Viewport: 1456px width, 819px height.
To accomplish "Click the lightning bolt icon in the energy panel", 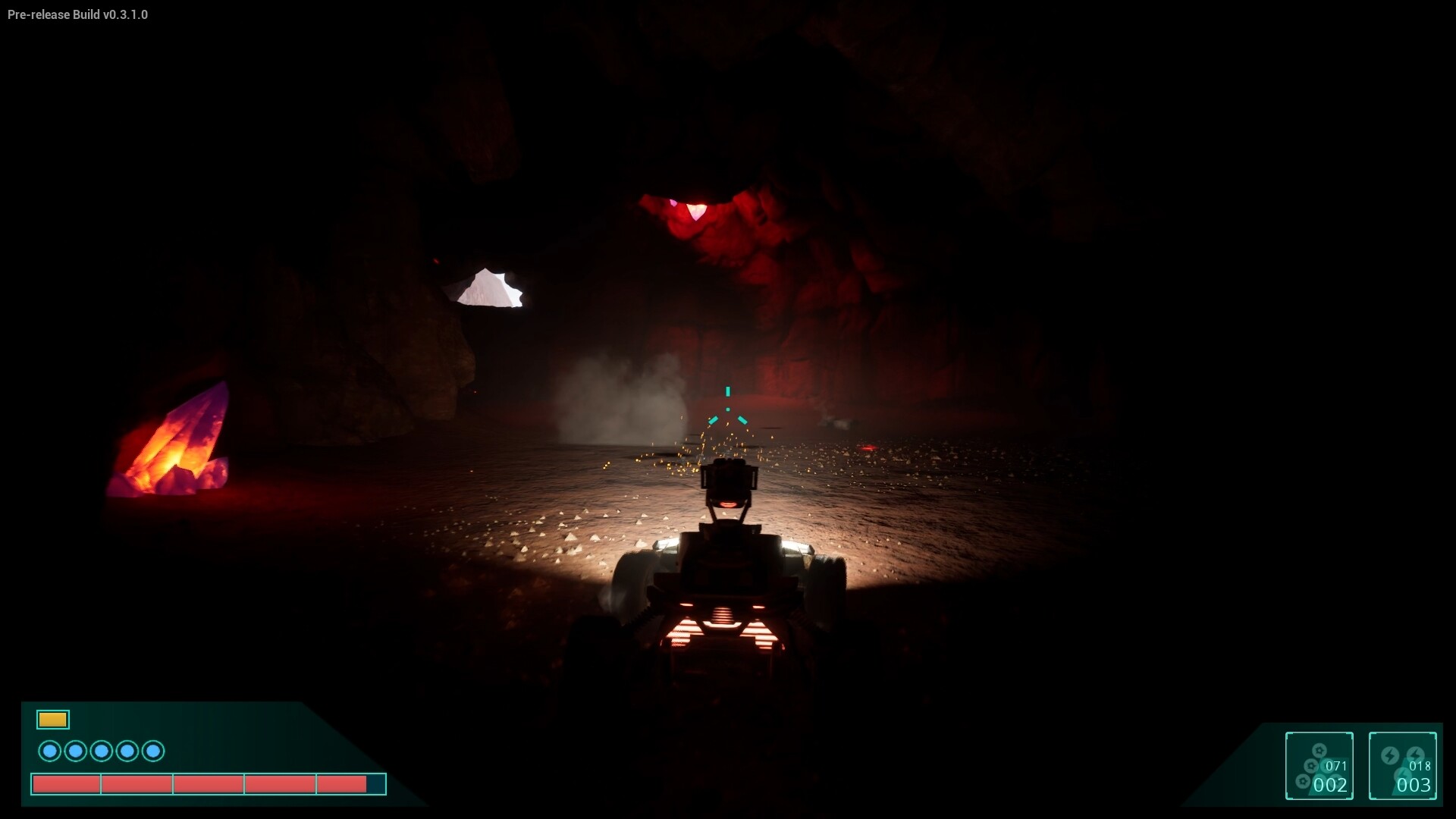I will (1390, 755).
